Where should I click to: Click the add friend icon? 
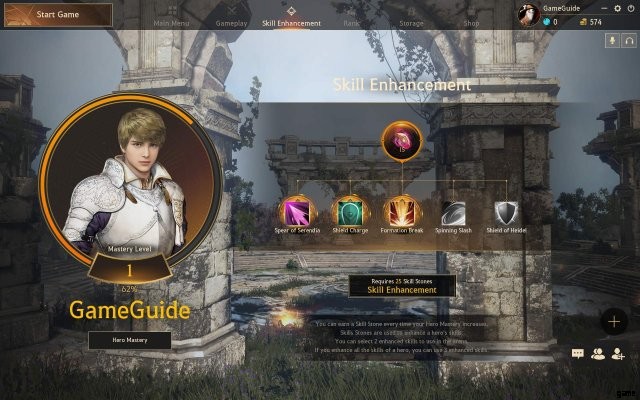(618, 353)
